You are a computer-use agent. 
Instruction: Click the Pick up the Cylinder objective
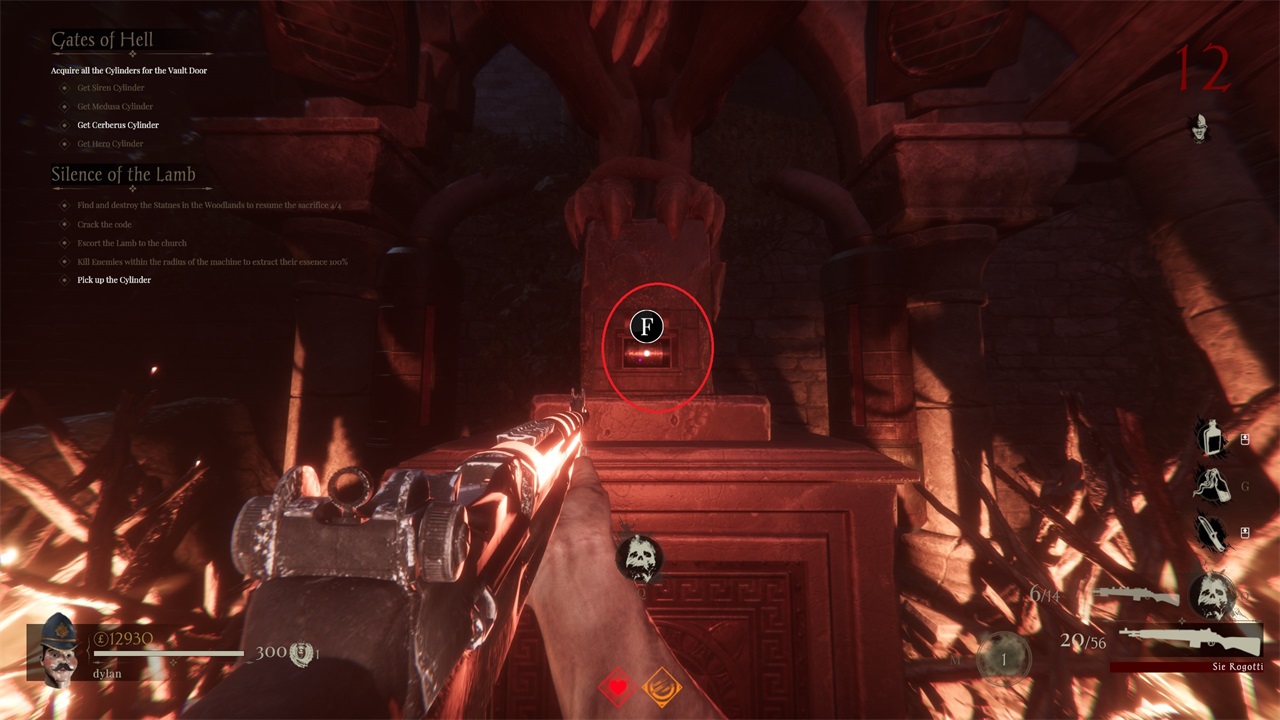[x=114, y=280]
